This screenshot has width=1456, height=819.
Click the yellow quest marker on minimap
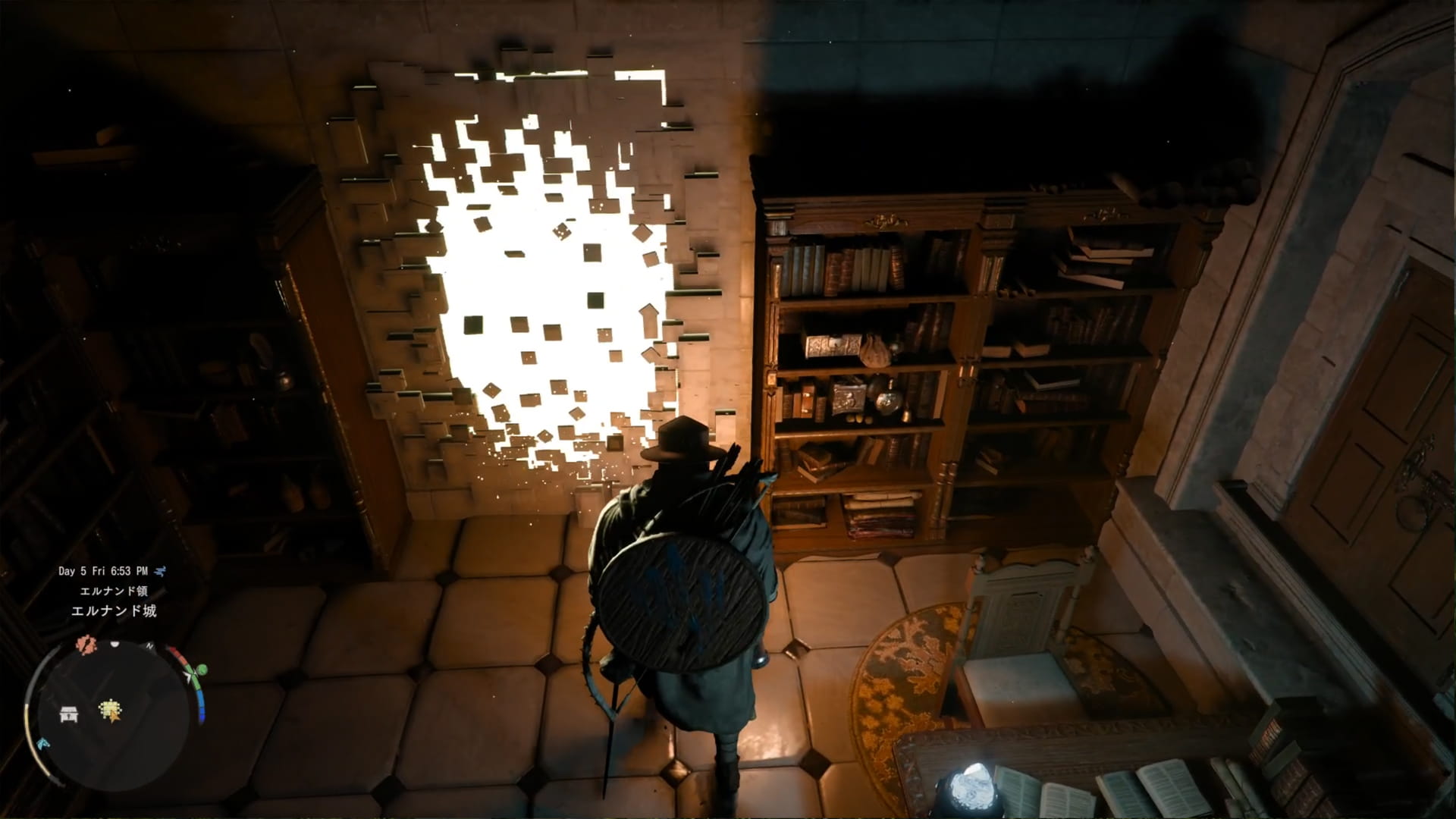(x=111, y=711)
